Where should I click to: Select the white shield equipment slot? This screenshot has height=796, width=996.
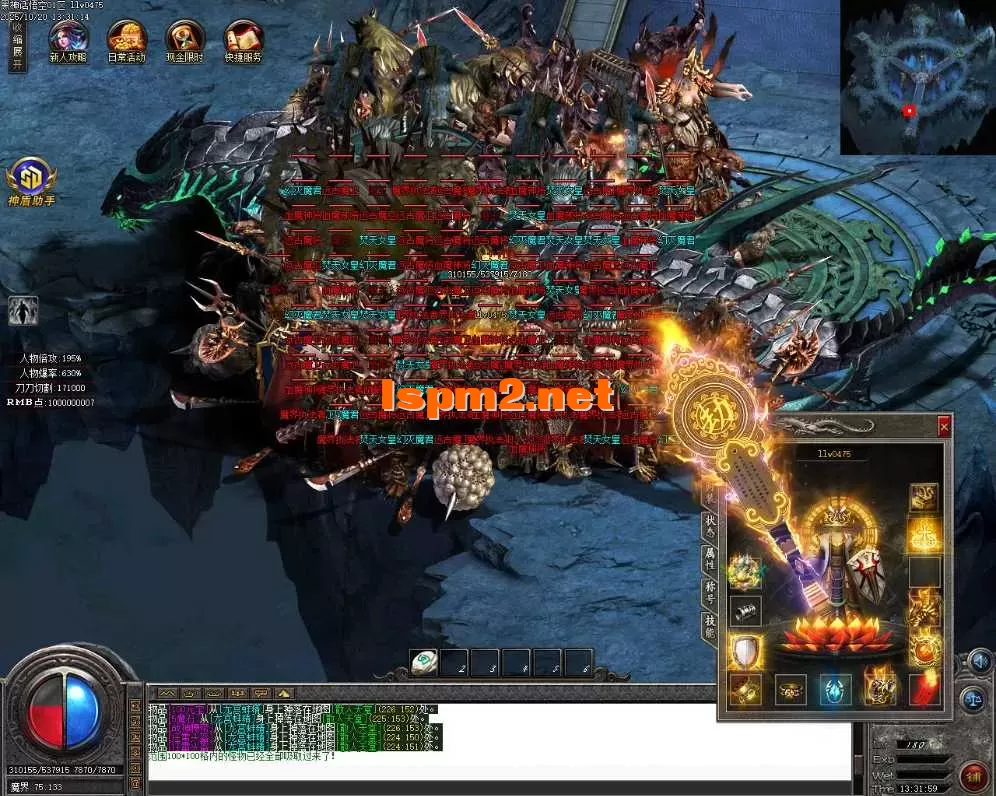coord(744,652)
